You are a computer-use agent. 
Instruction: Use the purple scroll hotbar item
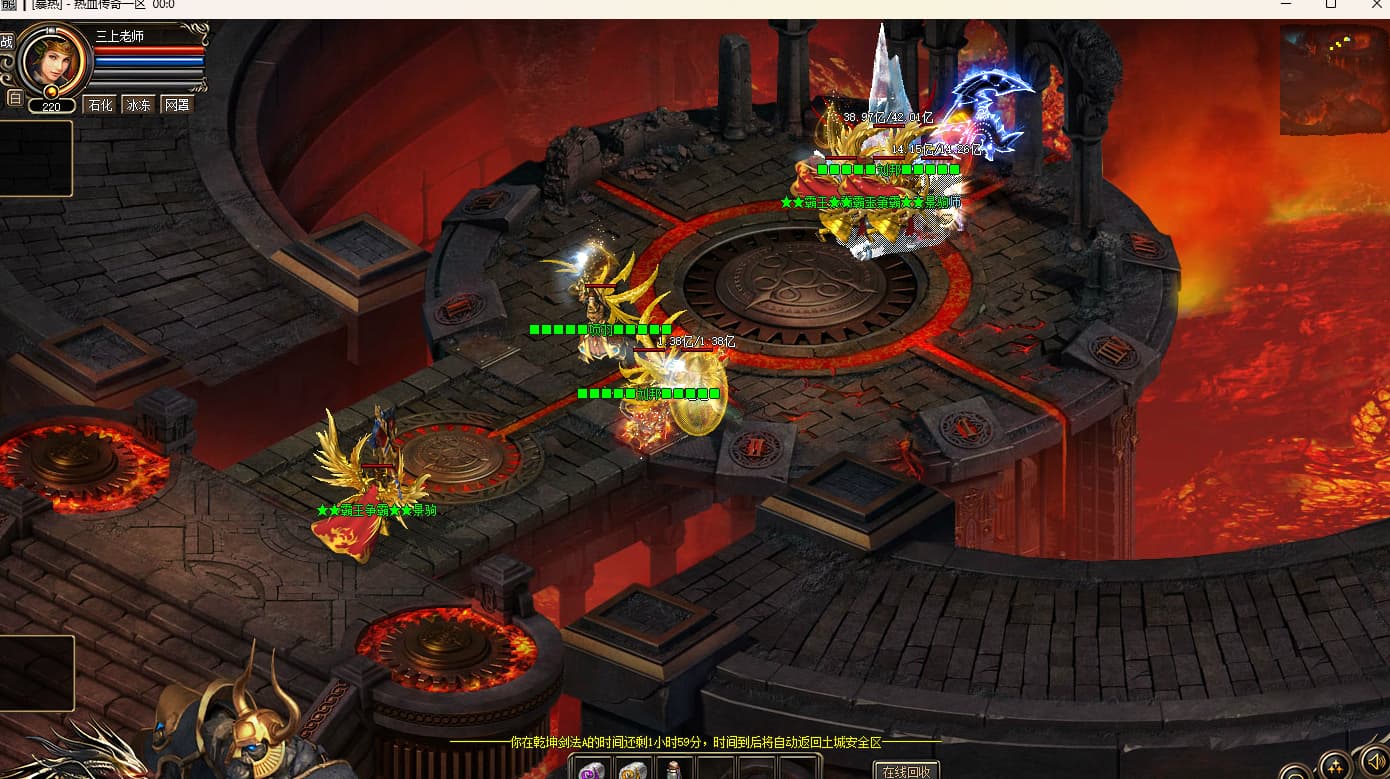click(x=593, y=770)
